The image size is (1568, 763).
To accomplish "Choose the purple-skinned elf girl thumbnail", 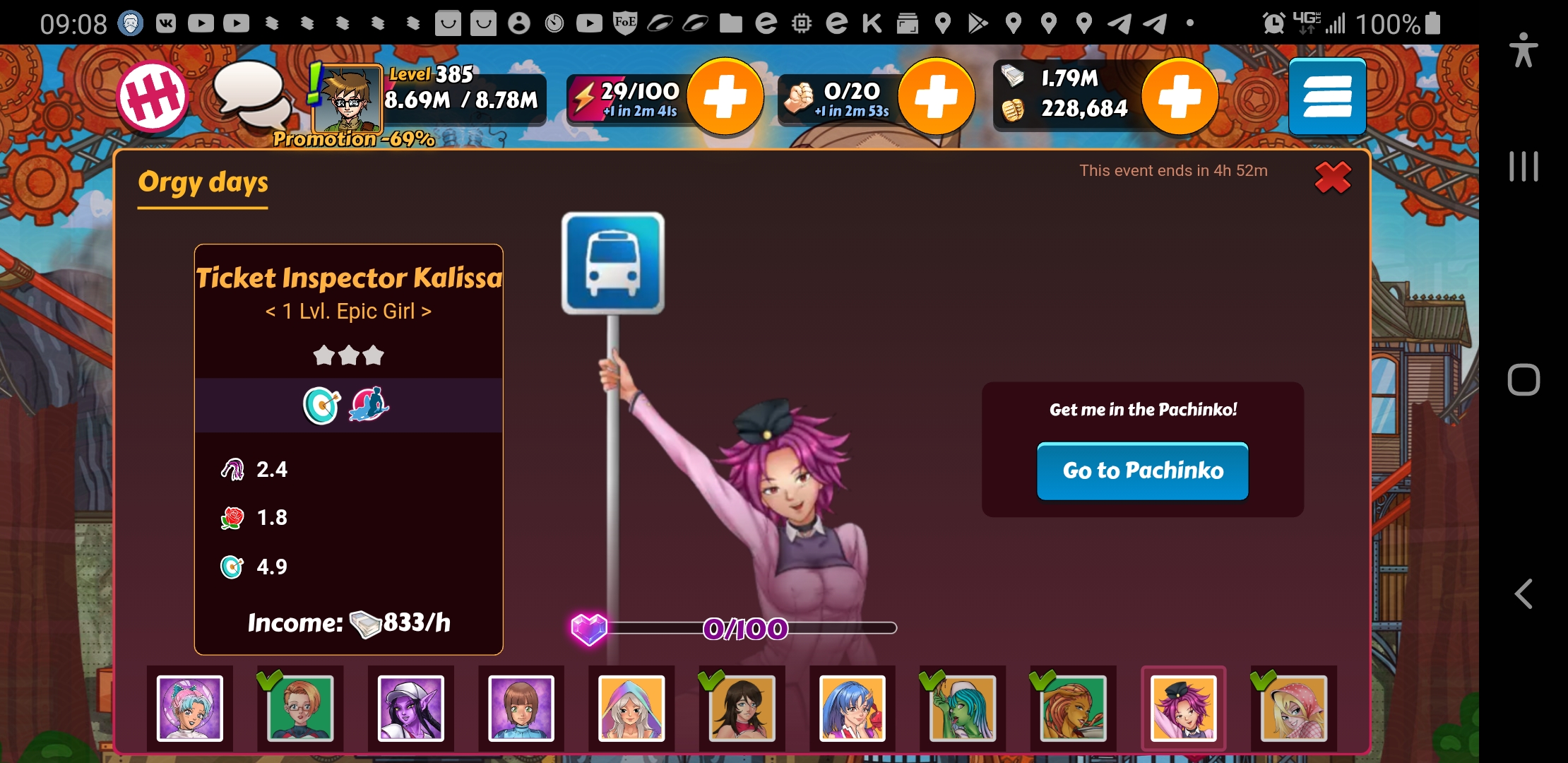I will coord(410,708).
